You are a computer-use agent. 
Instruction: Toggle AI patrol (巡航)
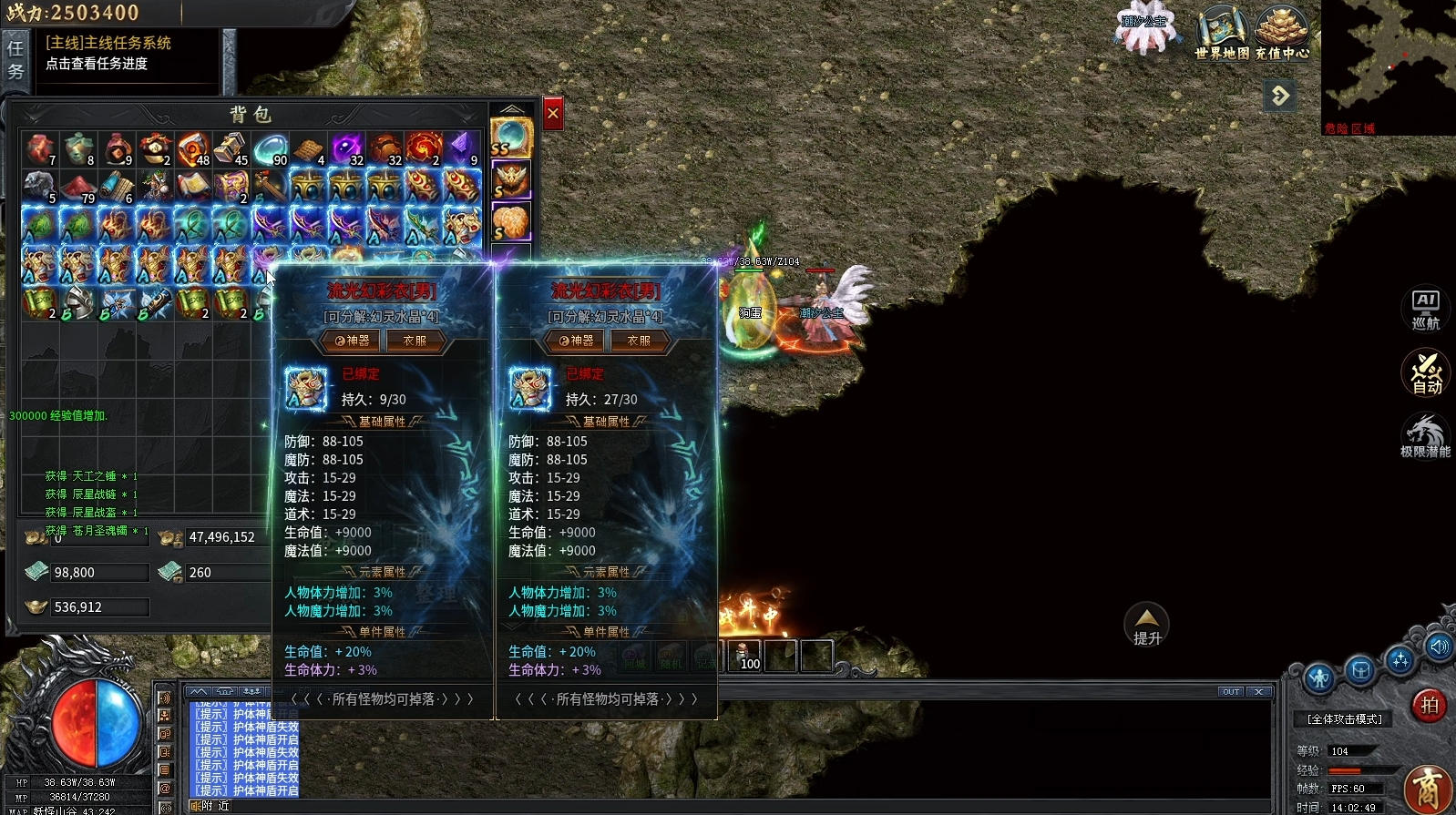[1425, 310]
